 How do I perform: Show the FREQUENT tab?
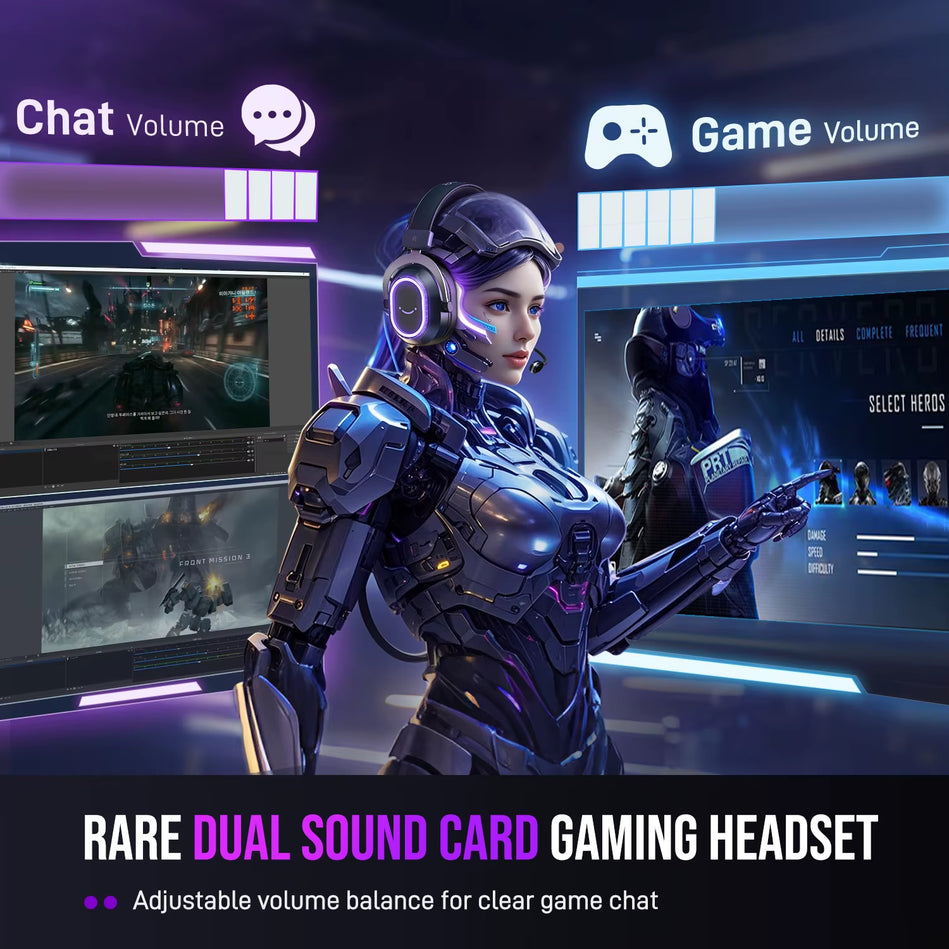[925, 331]
